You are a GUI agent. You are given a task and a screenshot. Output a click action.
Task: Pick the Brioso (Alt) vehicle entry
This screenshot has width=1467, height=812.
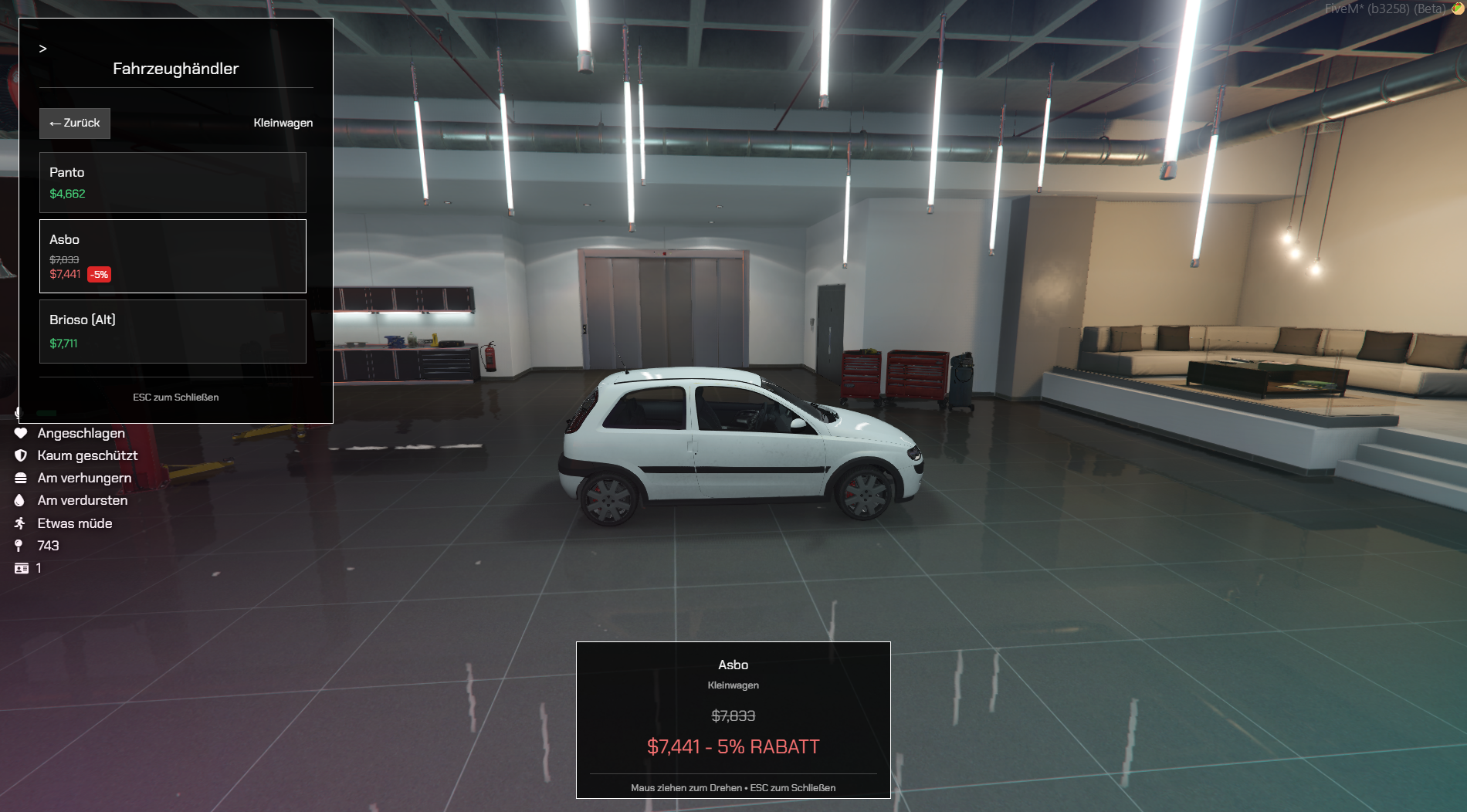173,331
